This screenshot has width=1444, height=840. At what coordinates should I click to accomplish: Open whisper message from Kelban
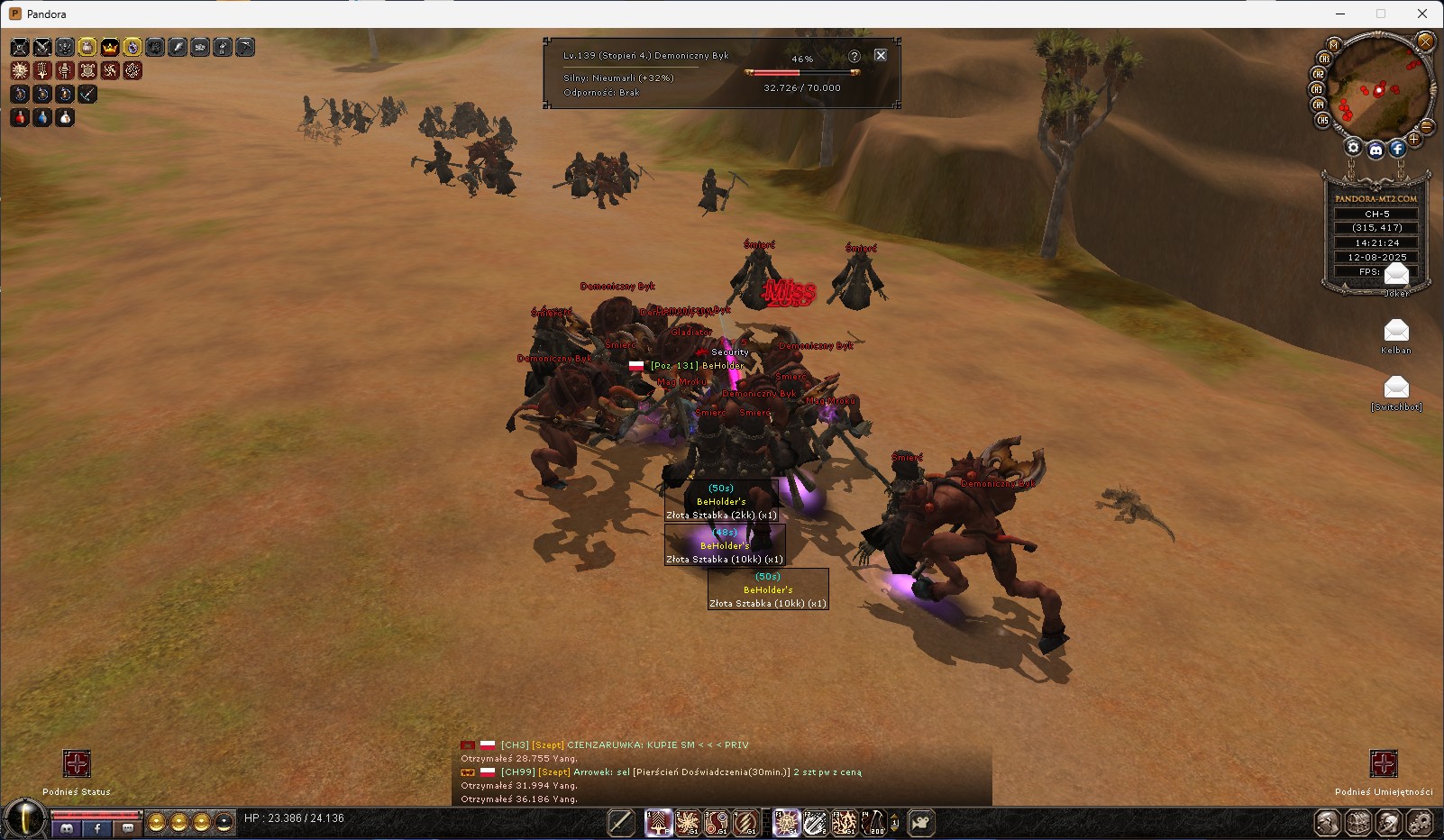[1395, 331]
